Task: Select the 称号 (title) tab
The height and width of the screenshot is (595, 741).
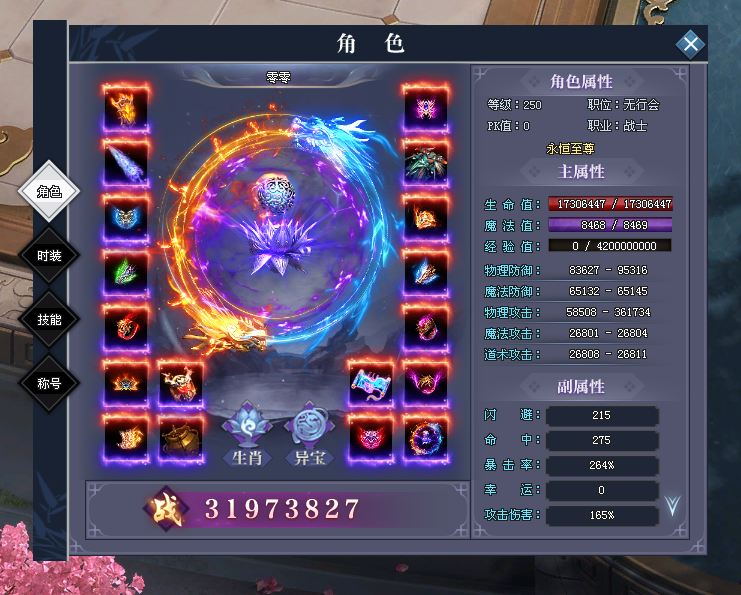Action: (49, 382)
